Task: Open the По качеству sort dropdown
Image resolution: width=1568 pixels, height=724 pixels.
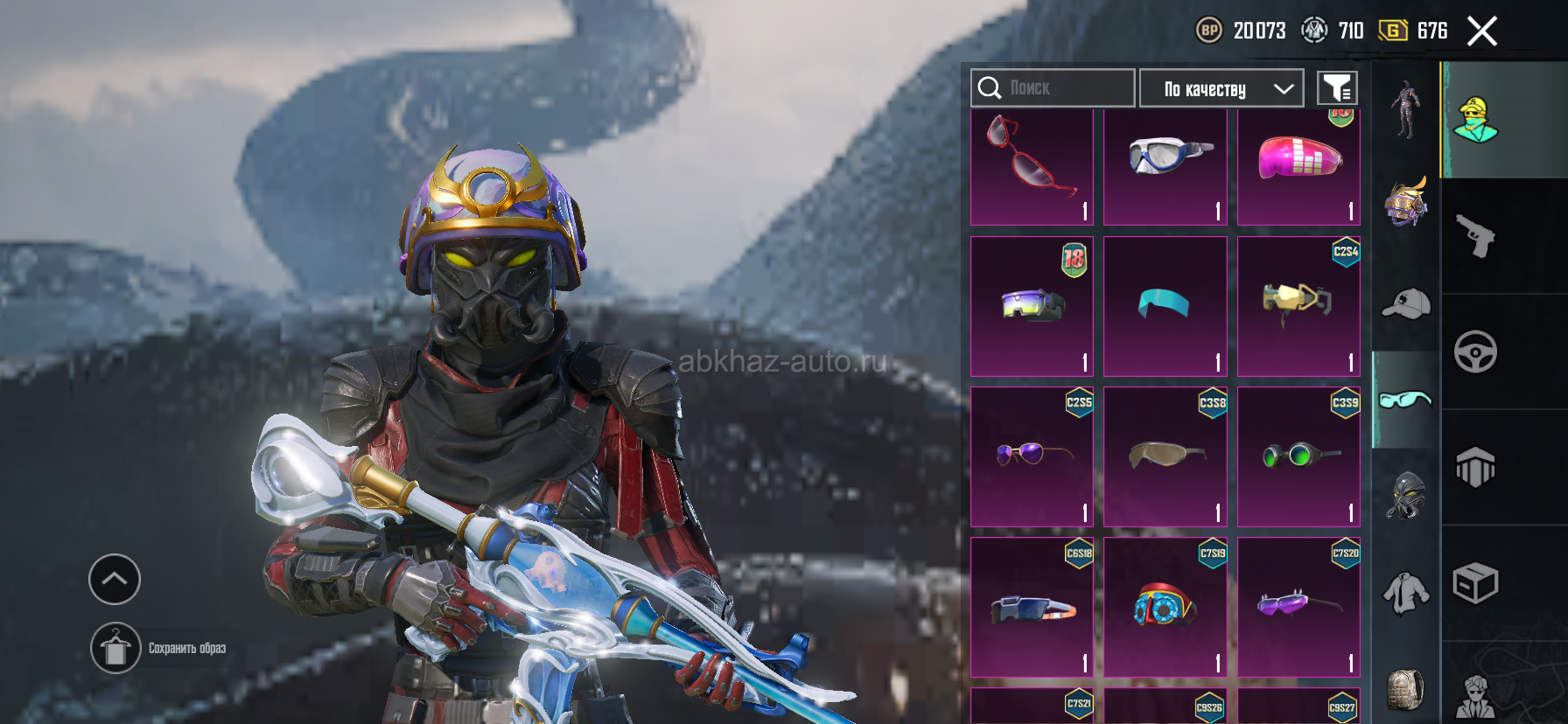Action: (1221, 88)
